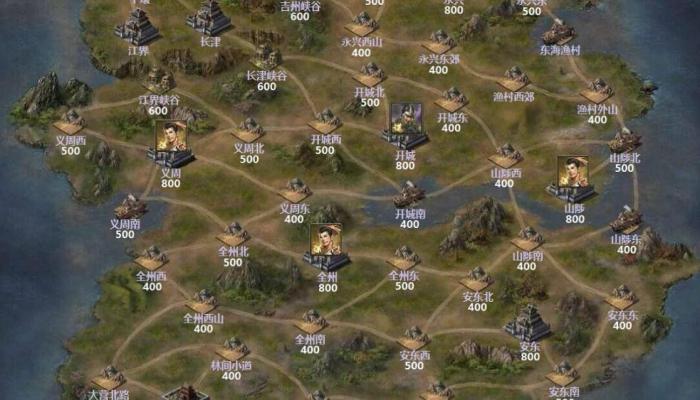Click the 长津 fortress on the map
The width and height of the screenshot is (700, 400).
click(210, 17)
